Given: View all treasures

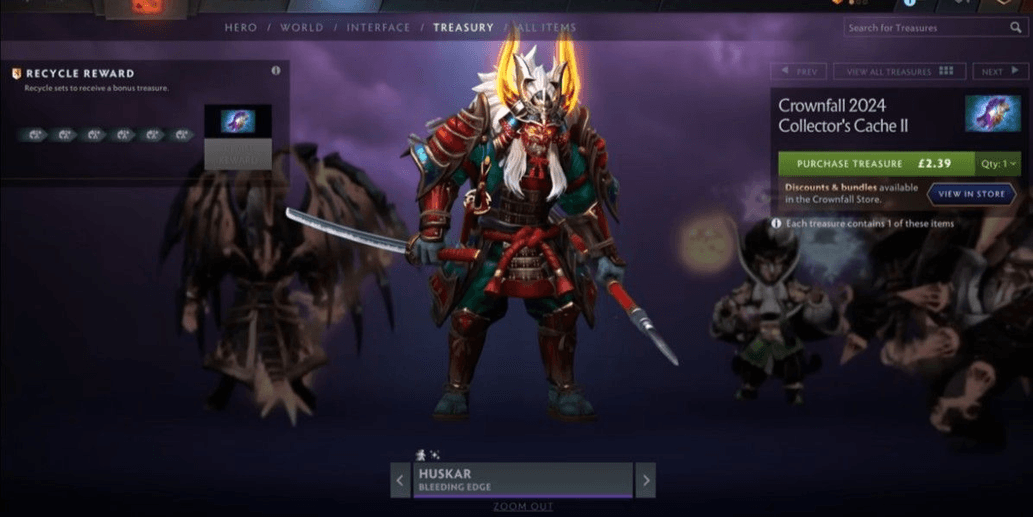Looking at the screenshot, I should pyautogui.click(x=899, y=72).
